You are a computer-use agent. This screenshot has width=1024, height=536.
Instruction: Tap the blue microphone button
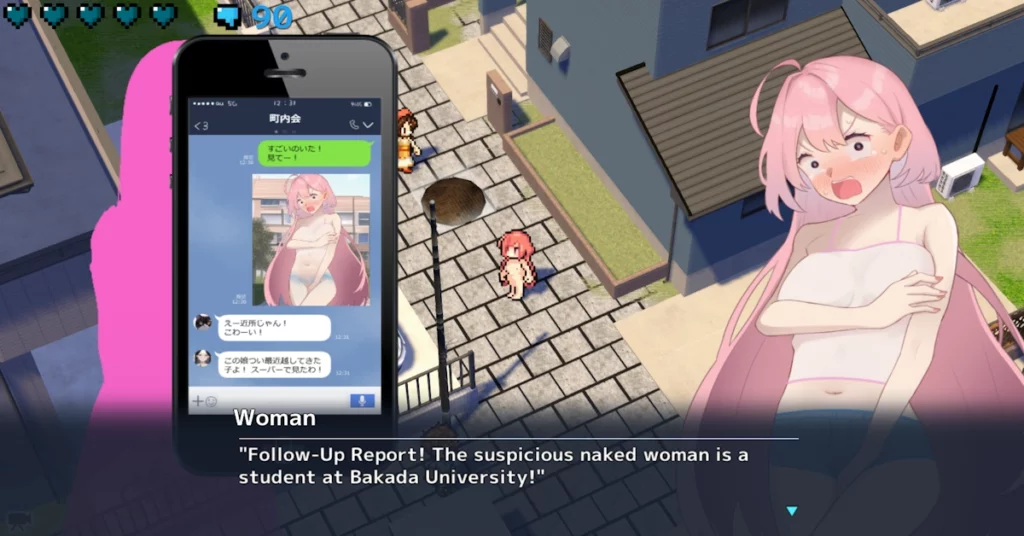362,401
